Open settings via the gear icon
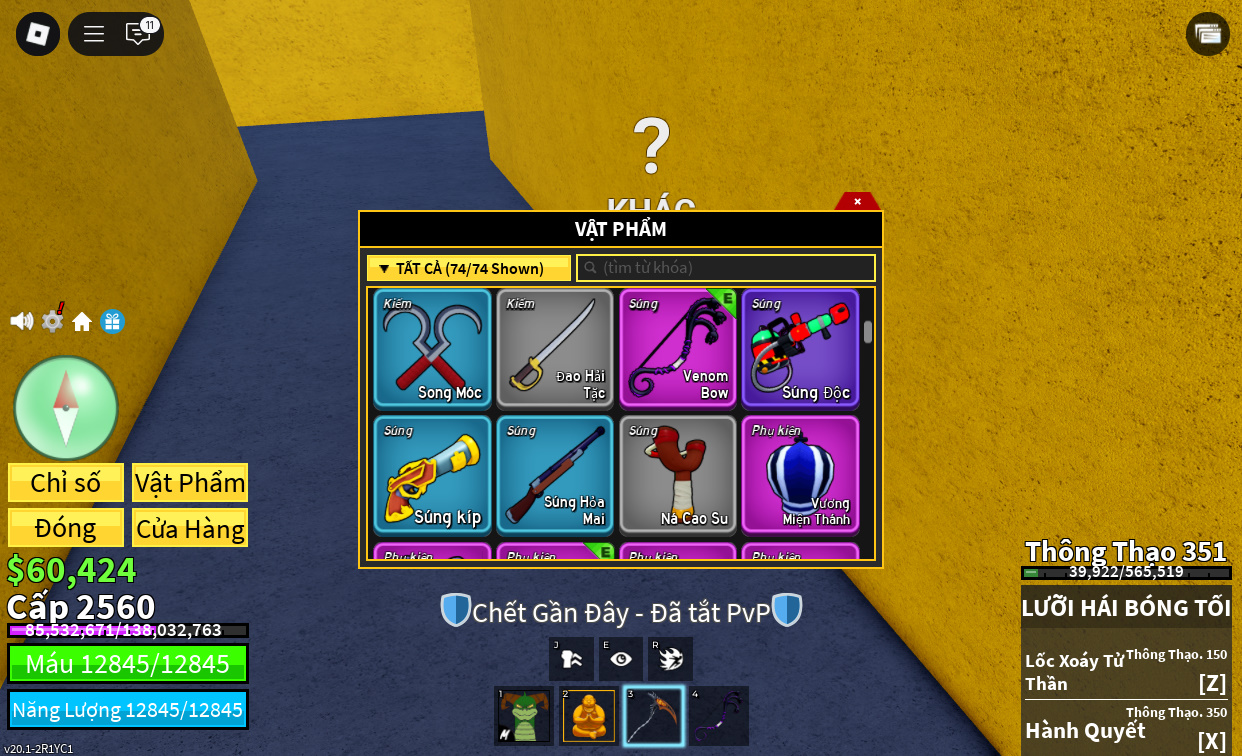The height and width of the screenshot is (756, 1242). coord(52,321)
